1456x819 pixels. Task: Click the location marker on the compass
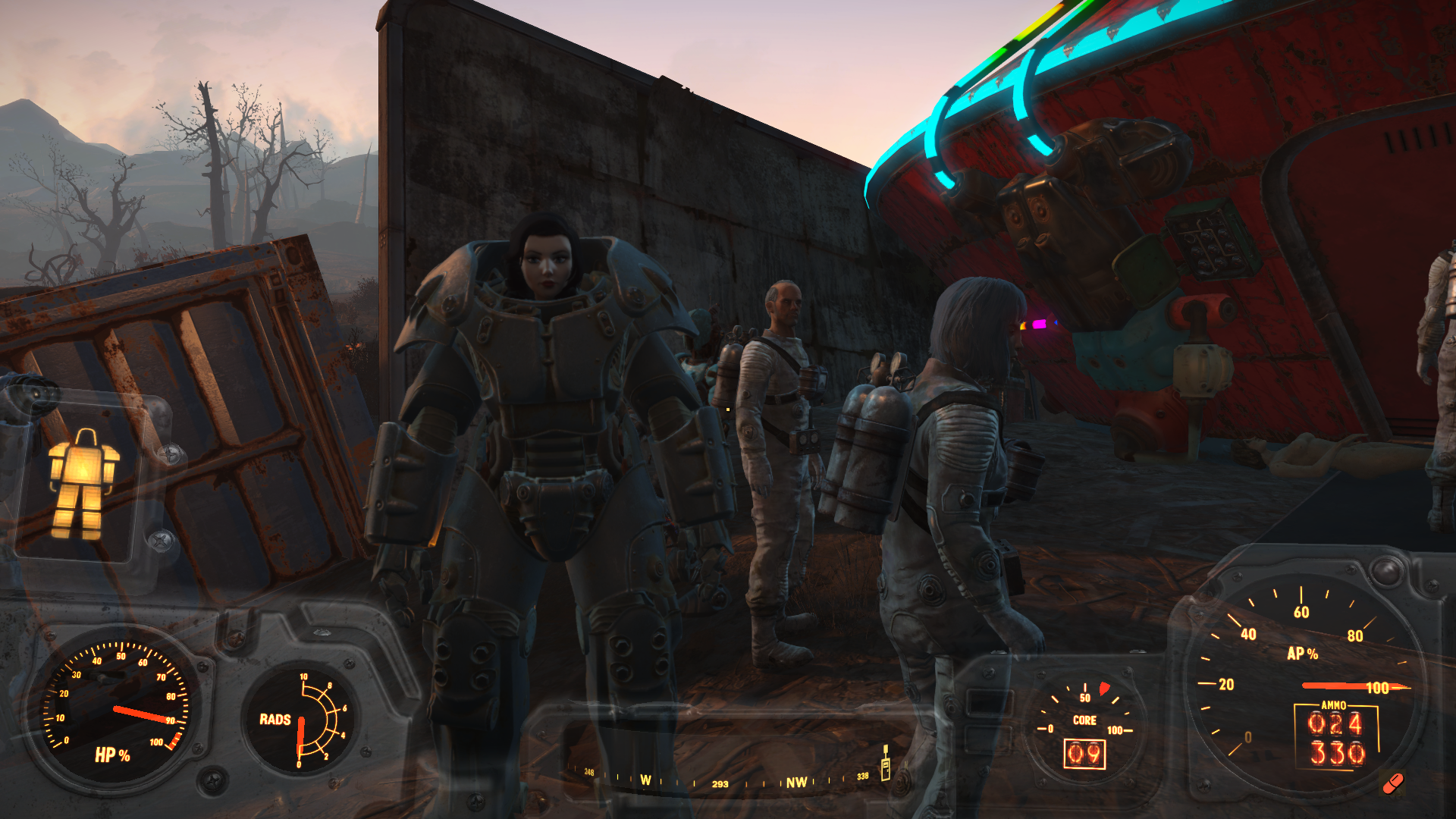click(885, 763)
